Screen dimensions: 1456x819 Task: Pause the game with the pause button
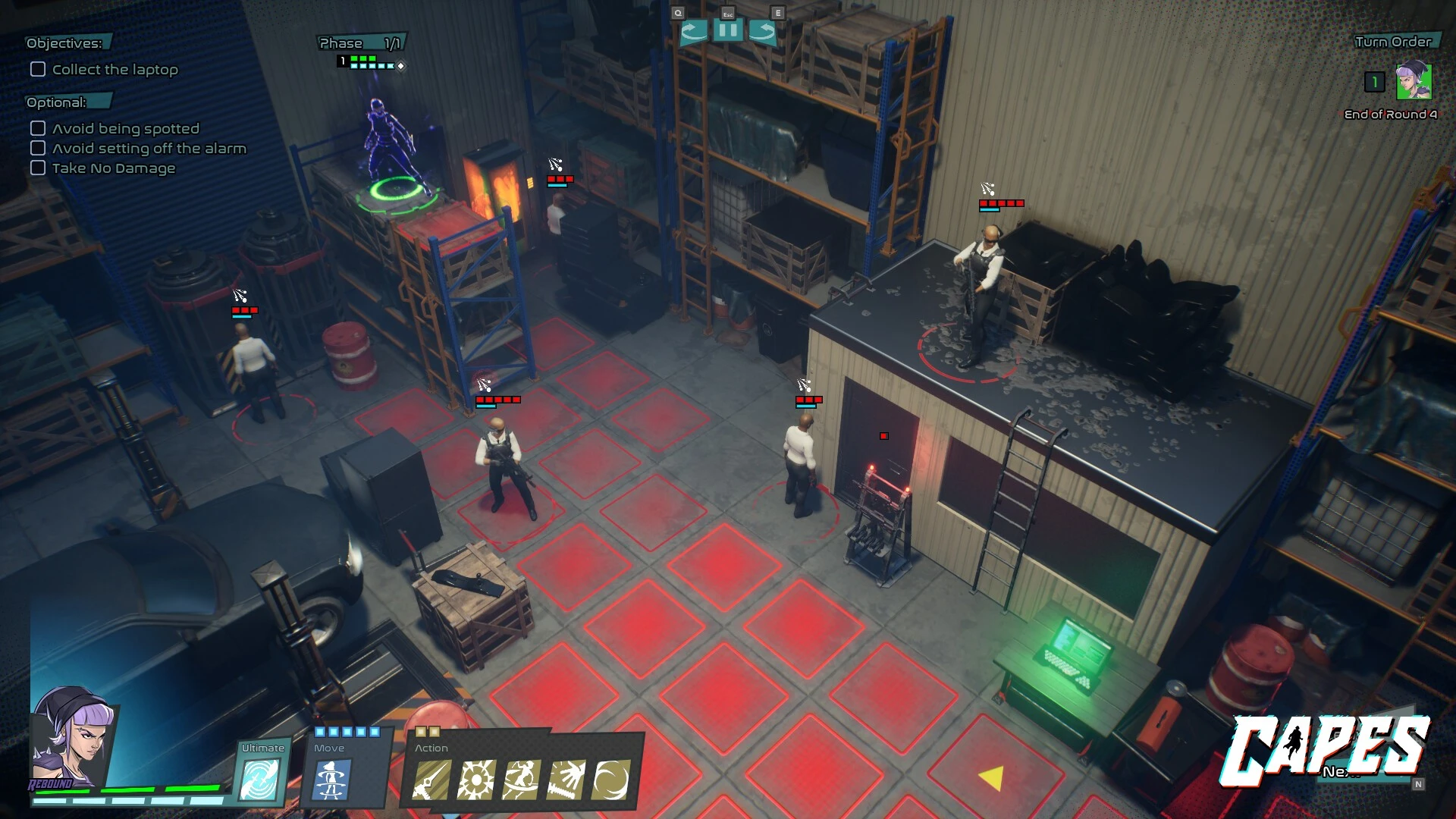coord(727,31)
